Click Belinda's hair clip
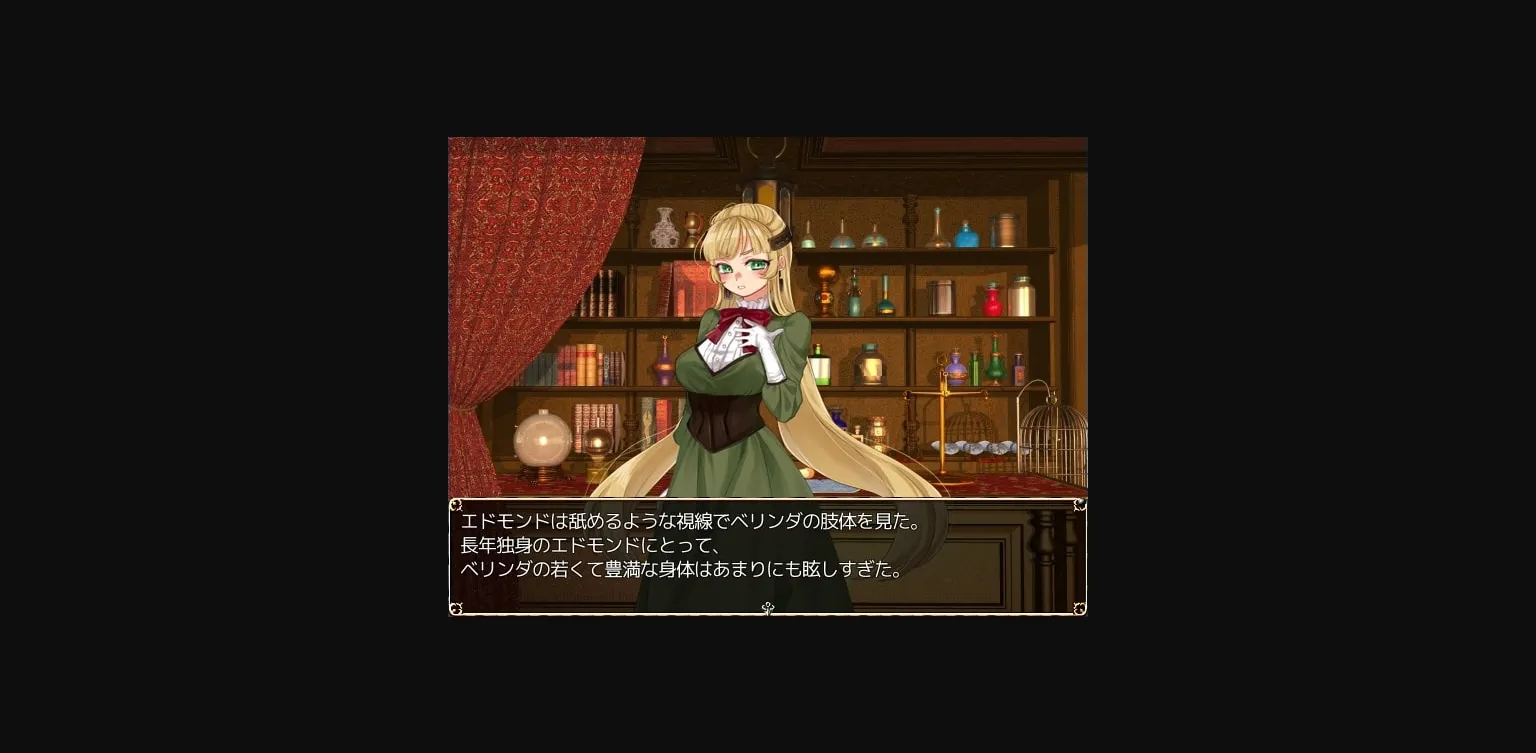Viewport: 1536px width, 753px height. pyautogui.click(x=780, y=239)
